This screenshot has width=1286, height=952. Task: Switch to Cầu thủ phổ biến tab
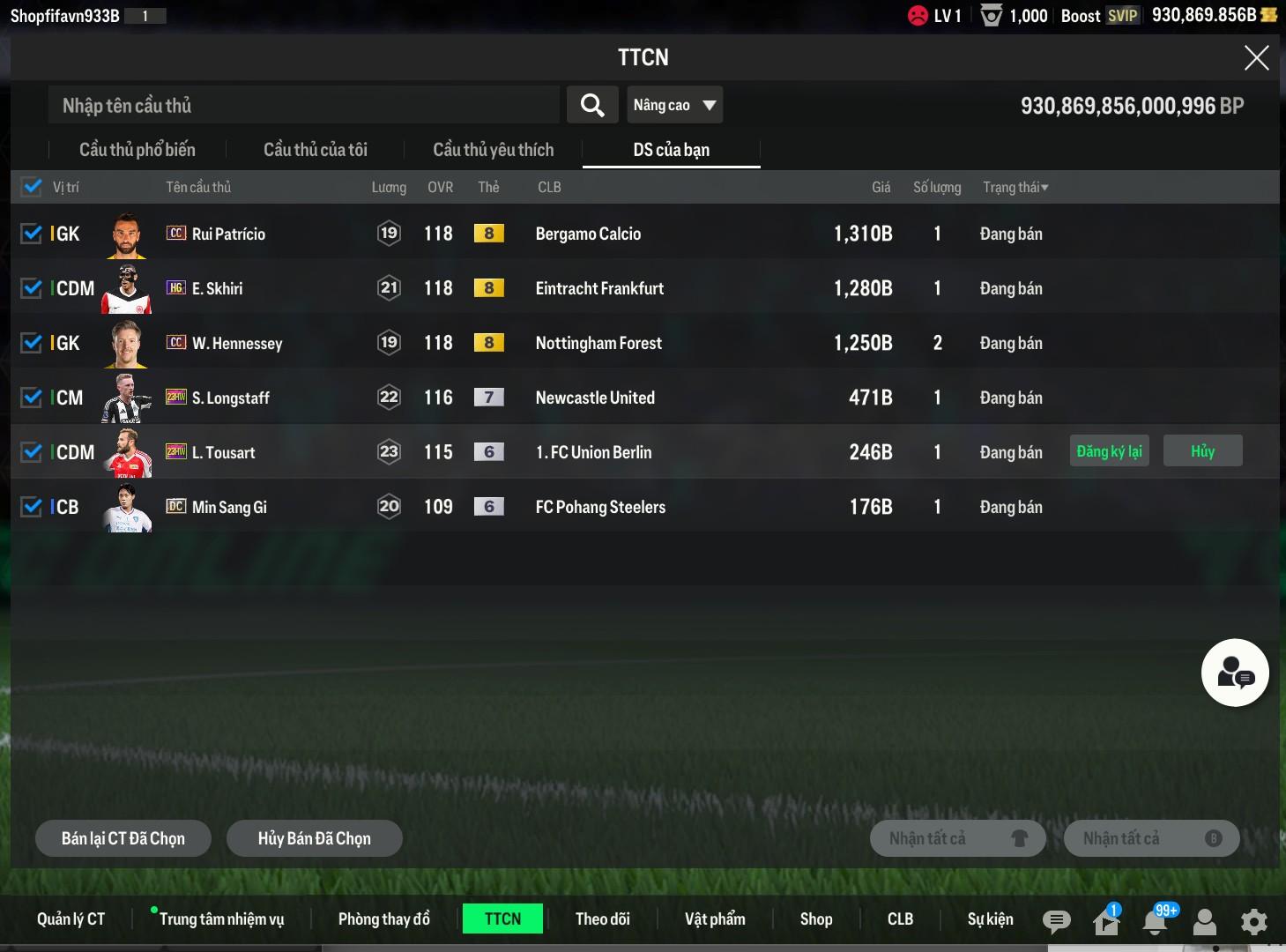click(x=138, y=150)
